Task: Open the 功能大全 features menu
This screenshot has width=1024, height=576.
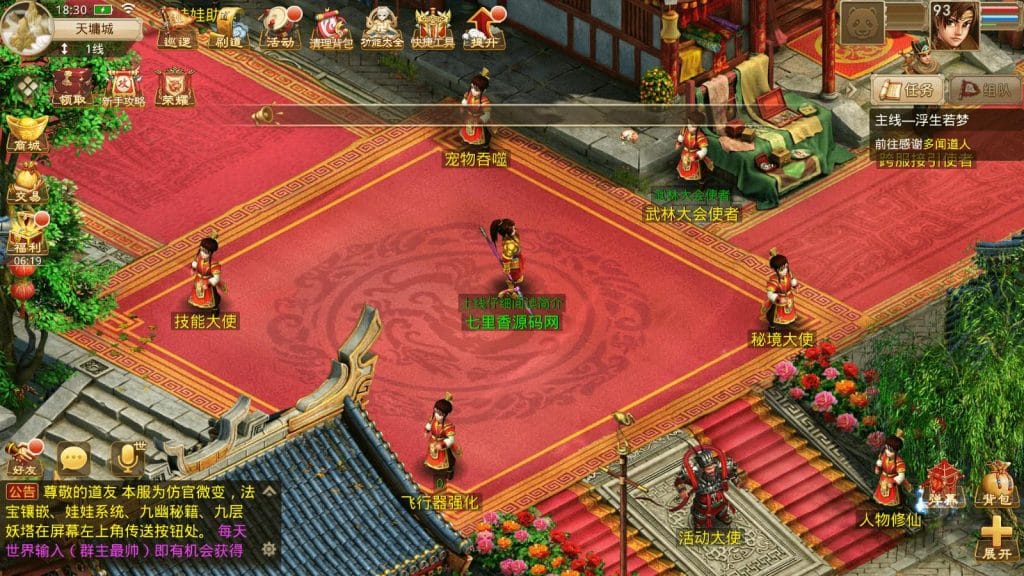Action: coord(383,27)
